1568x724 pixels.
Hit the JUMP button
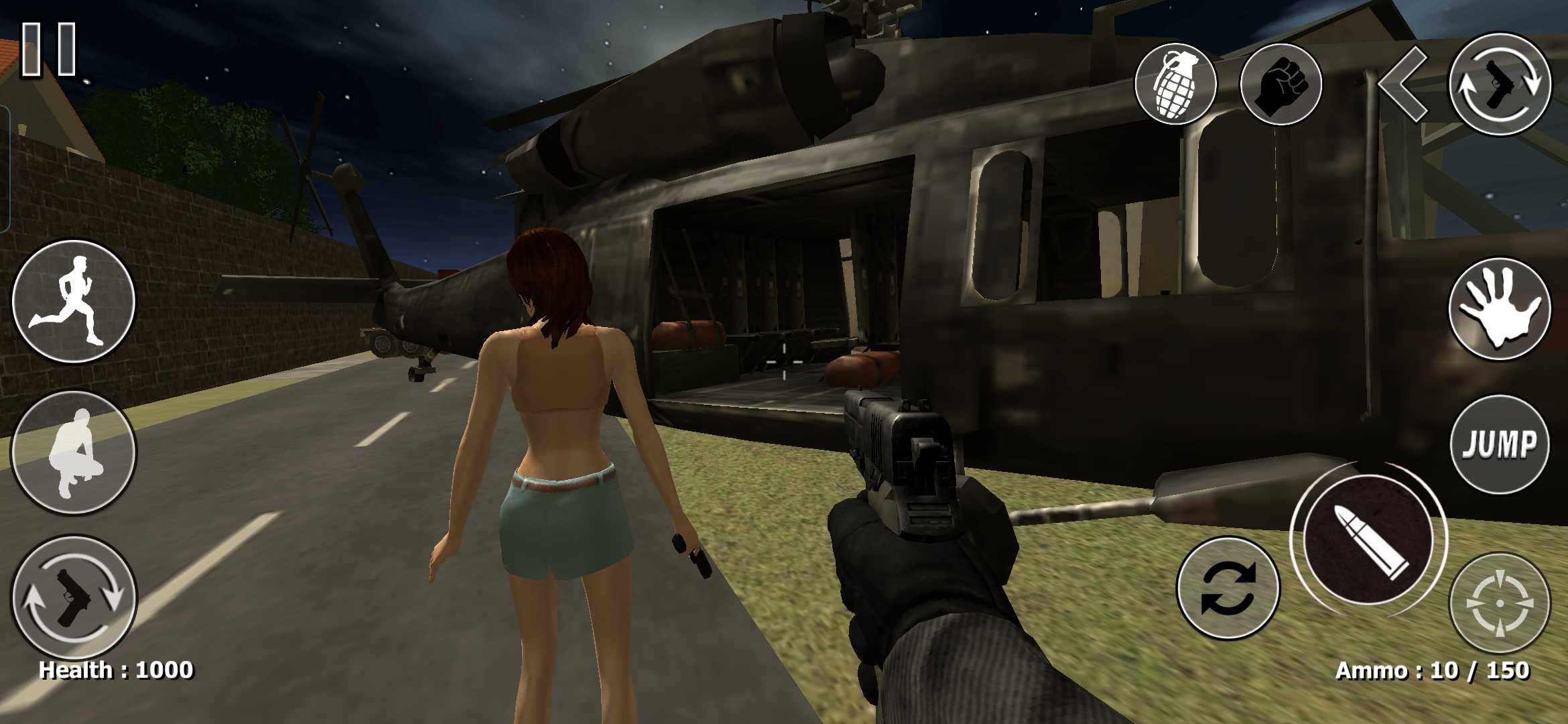[1500, 444]
